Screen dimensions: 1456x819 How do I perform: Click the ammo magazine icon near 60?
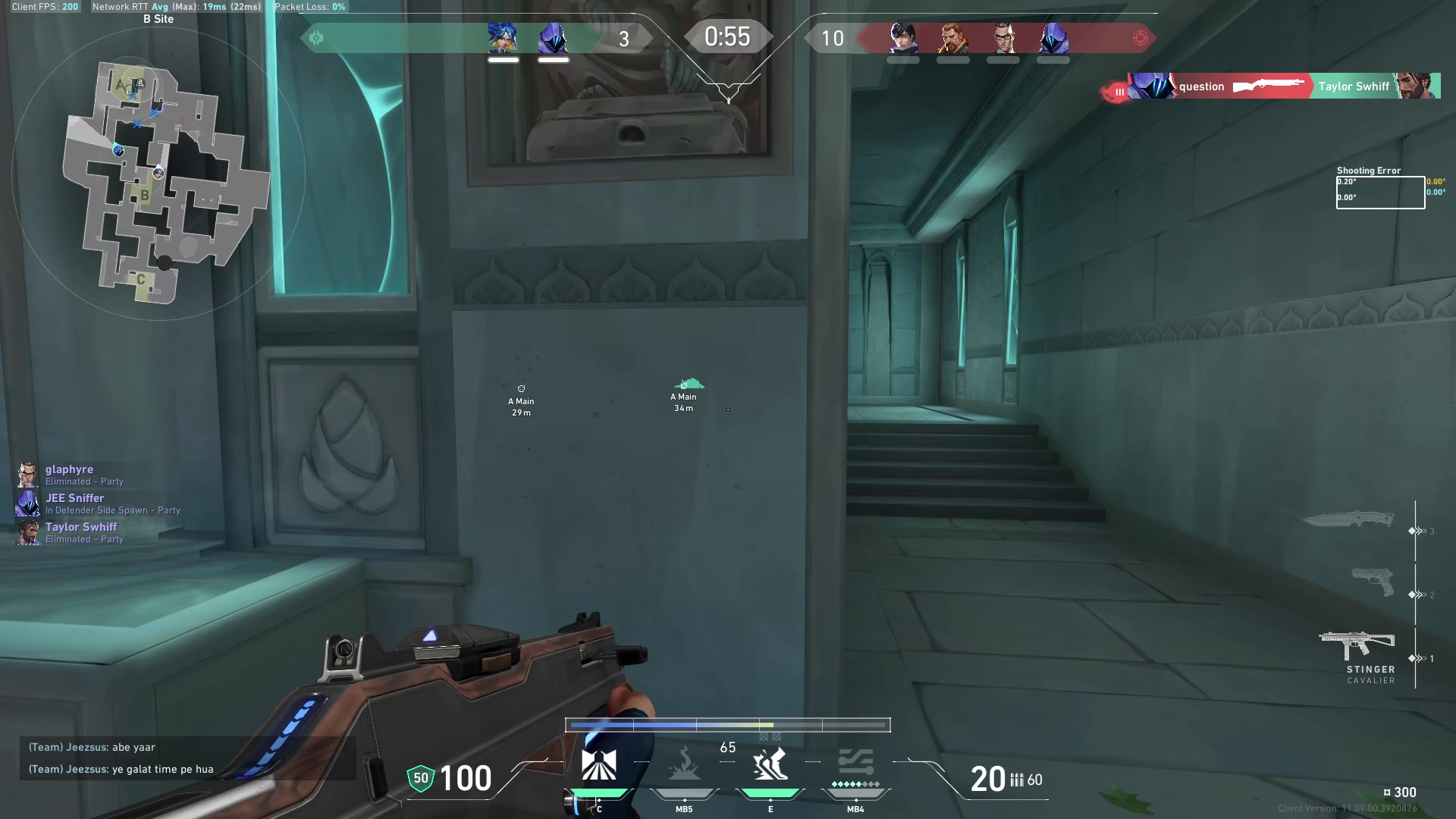1016,780
